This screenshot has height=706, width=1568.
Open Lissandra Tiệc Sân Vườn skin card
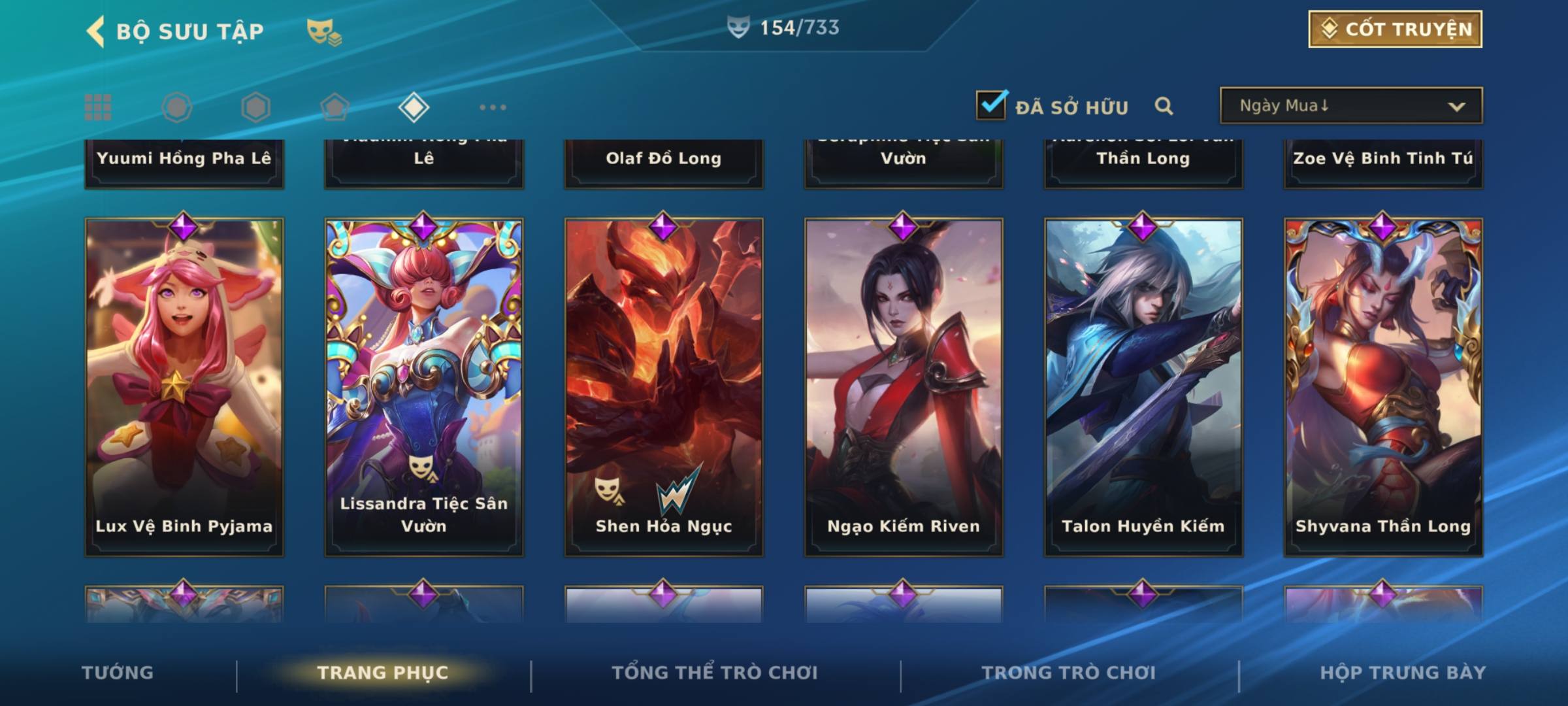coord(424,387)
